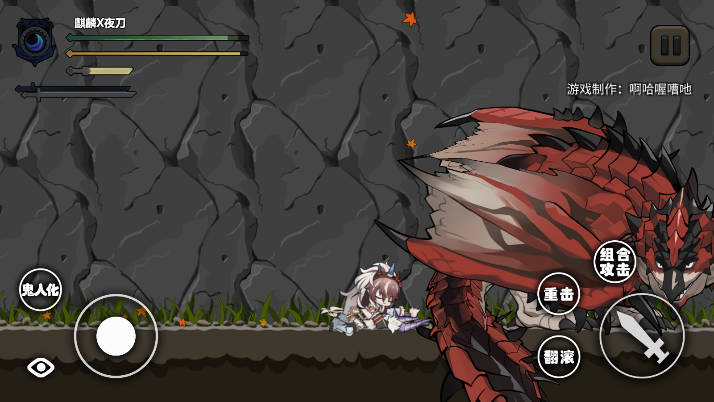
Task: Tap the 重击 heavy attack button
Action: [558, 294]
